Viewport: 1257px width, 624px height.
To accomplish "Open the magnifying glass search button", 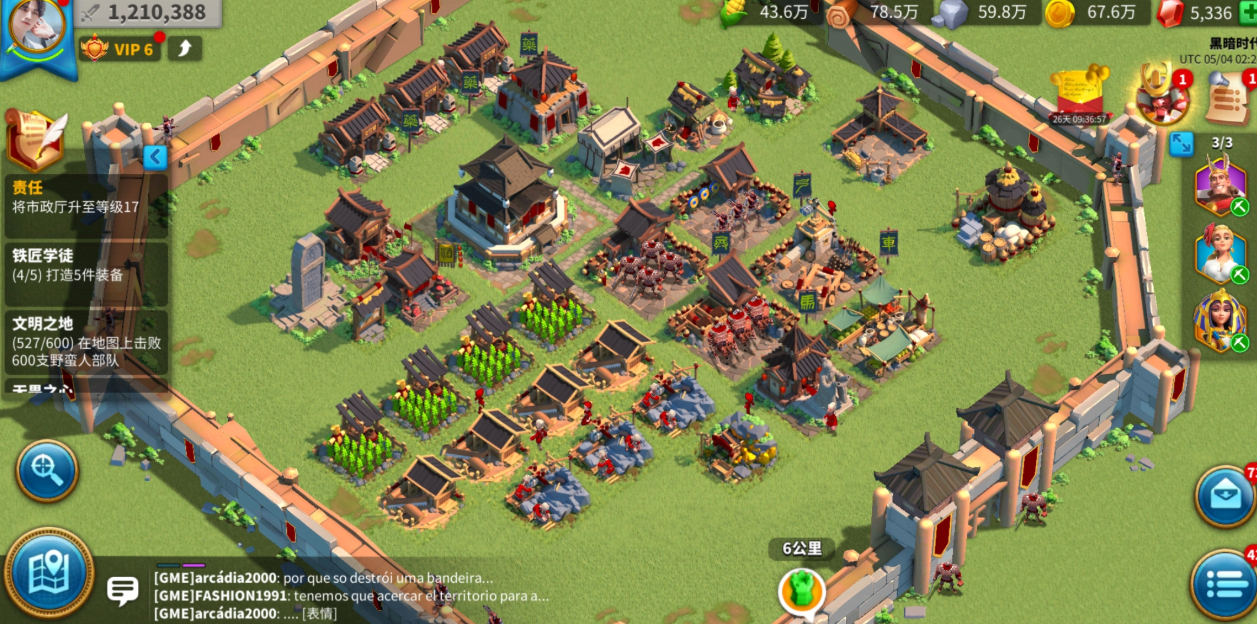I will 46,470.
